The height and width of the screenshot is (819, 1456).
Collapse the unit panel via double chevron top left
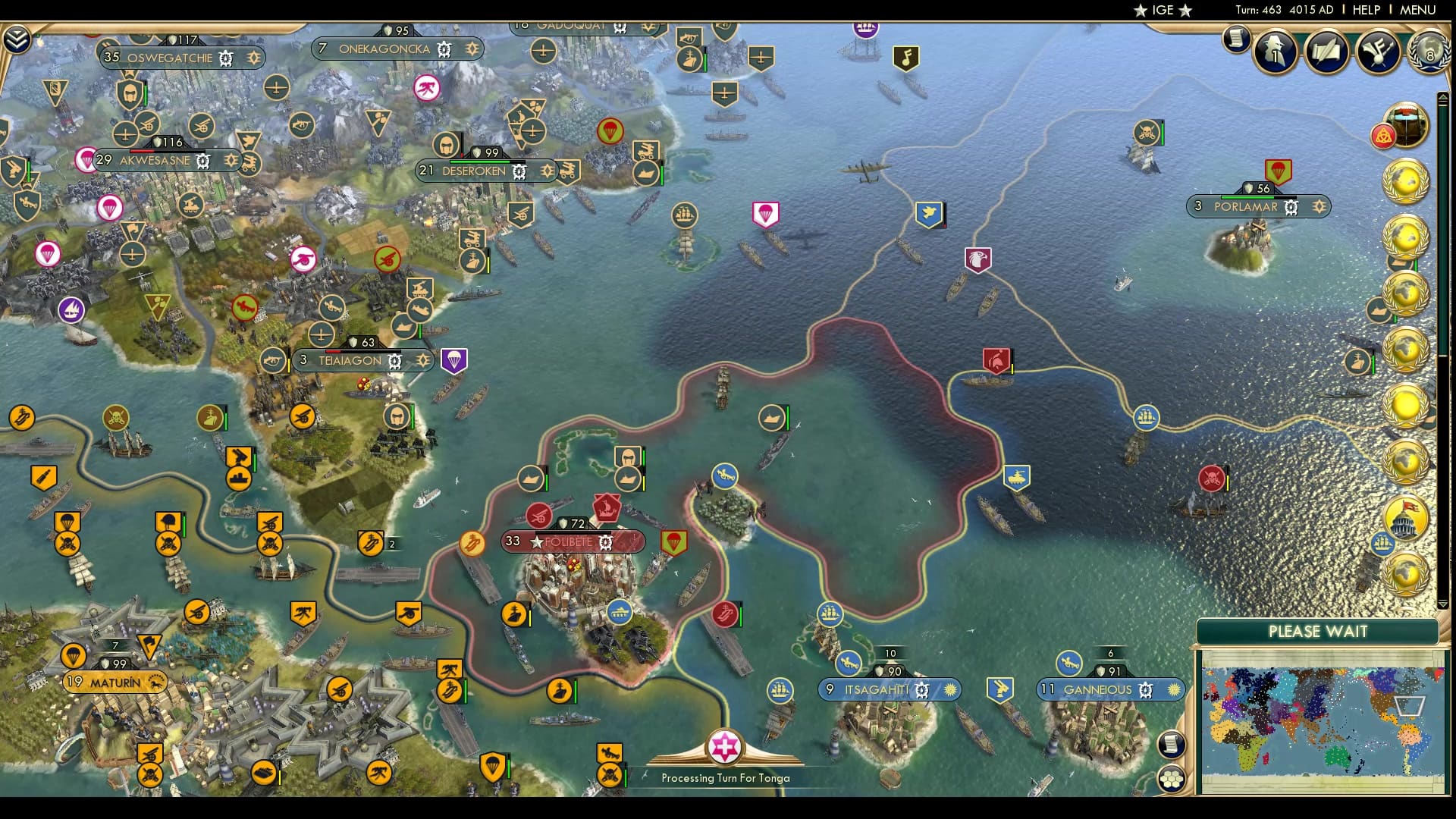pyautogui.click(x=16, y=39)
